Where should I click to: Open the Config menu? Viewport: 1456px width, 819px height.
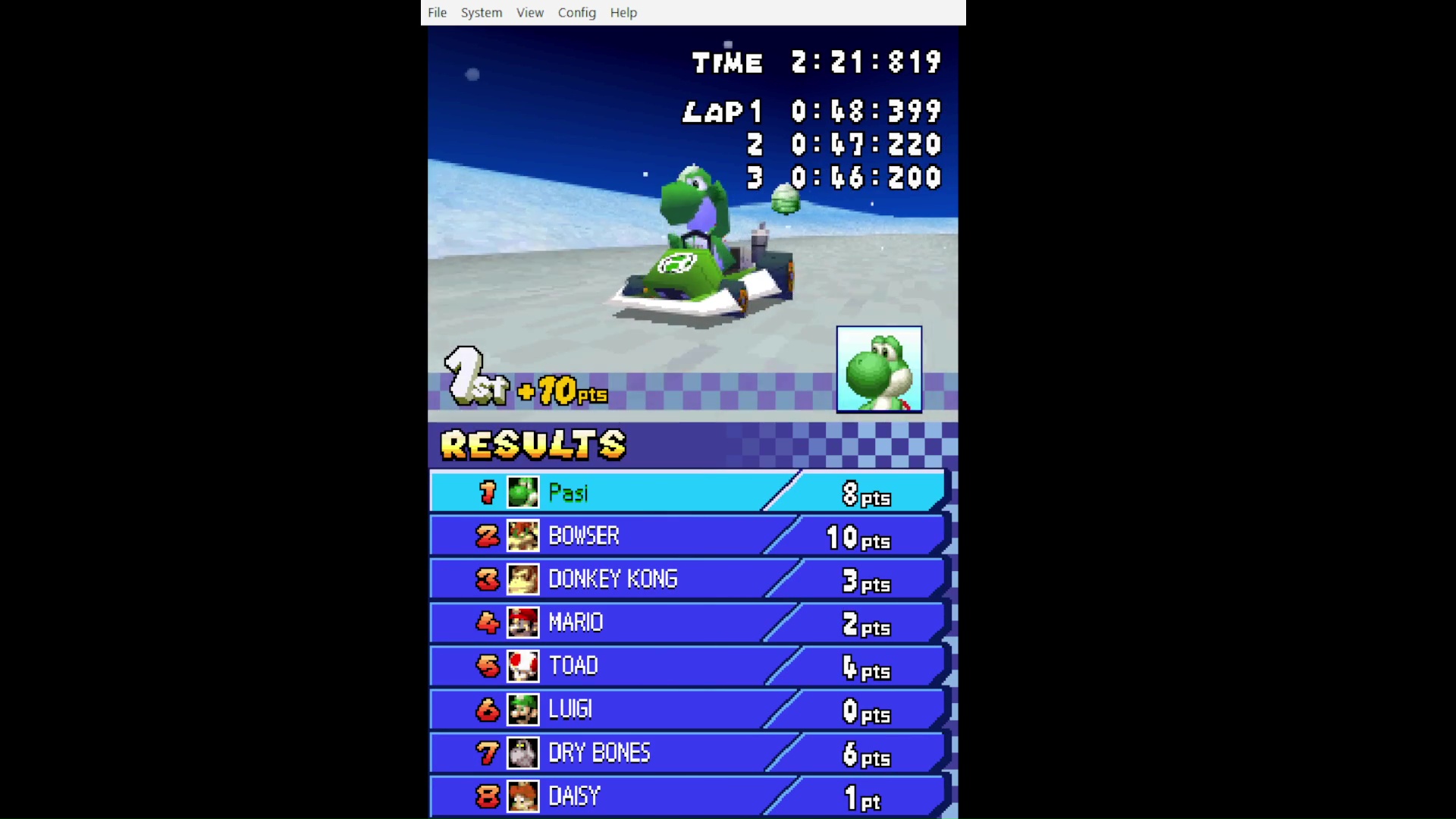pos(576,13)
